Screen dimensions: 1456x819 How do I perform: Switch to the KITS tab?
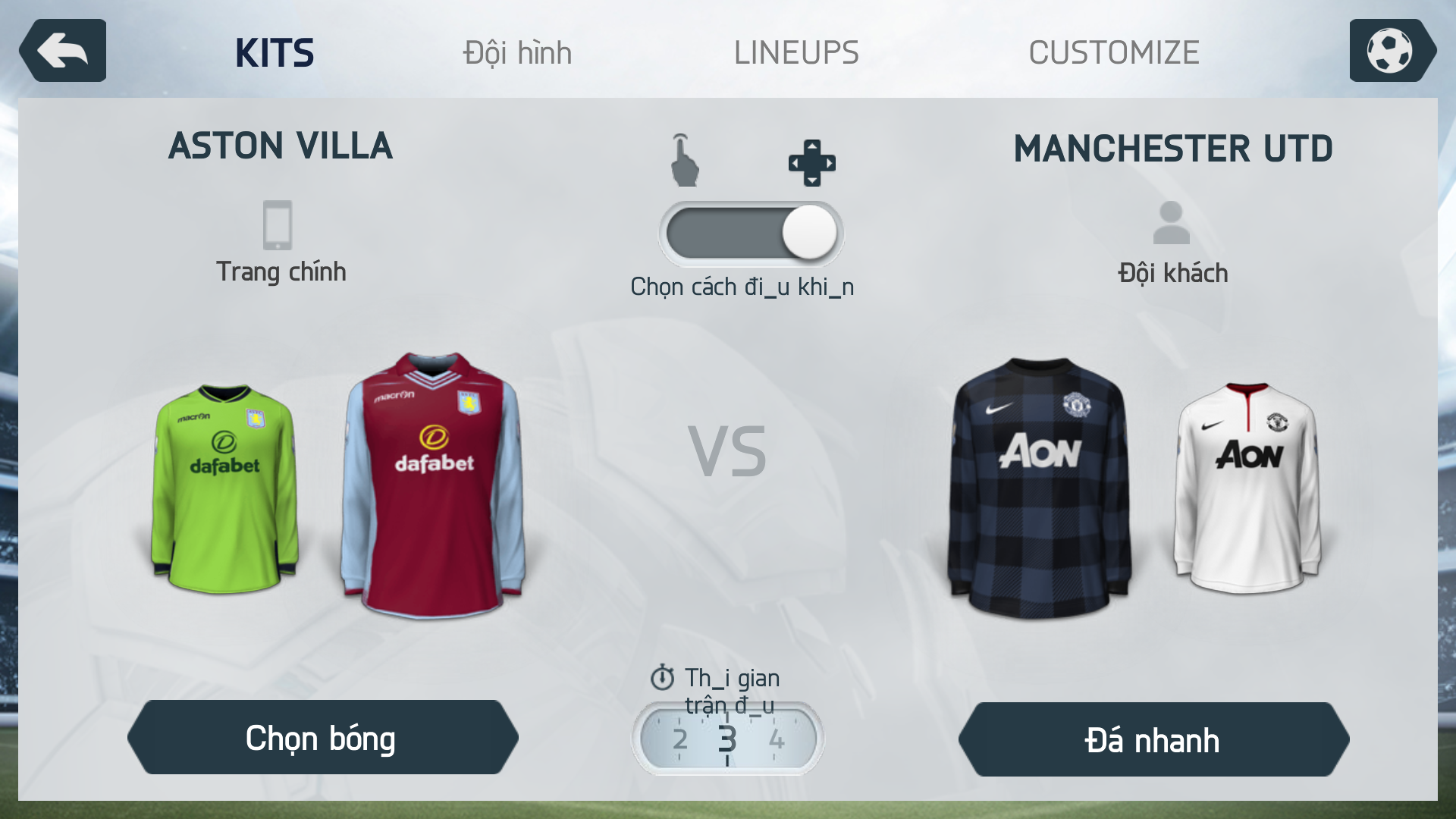pyautogui.click(x=275, y=53)
